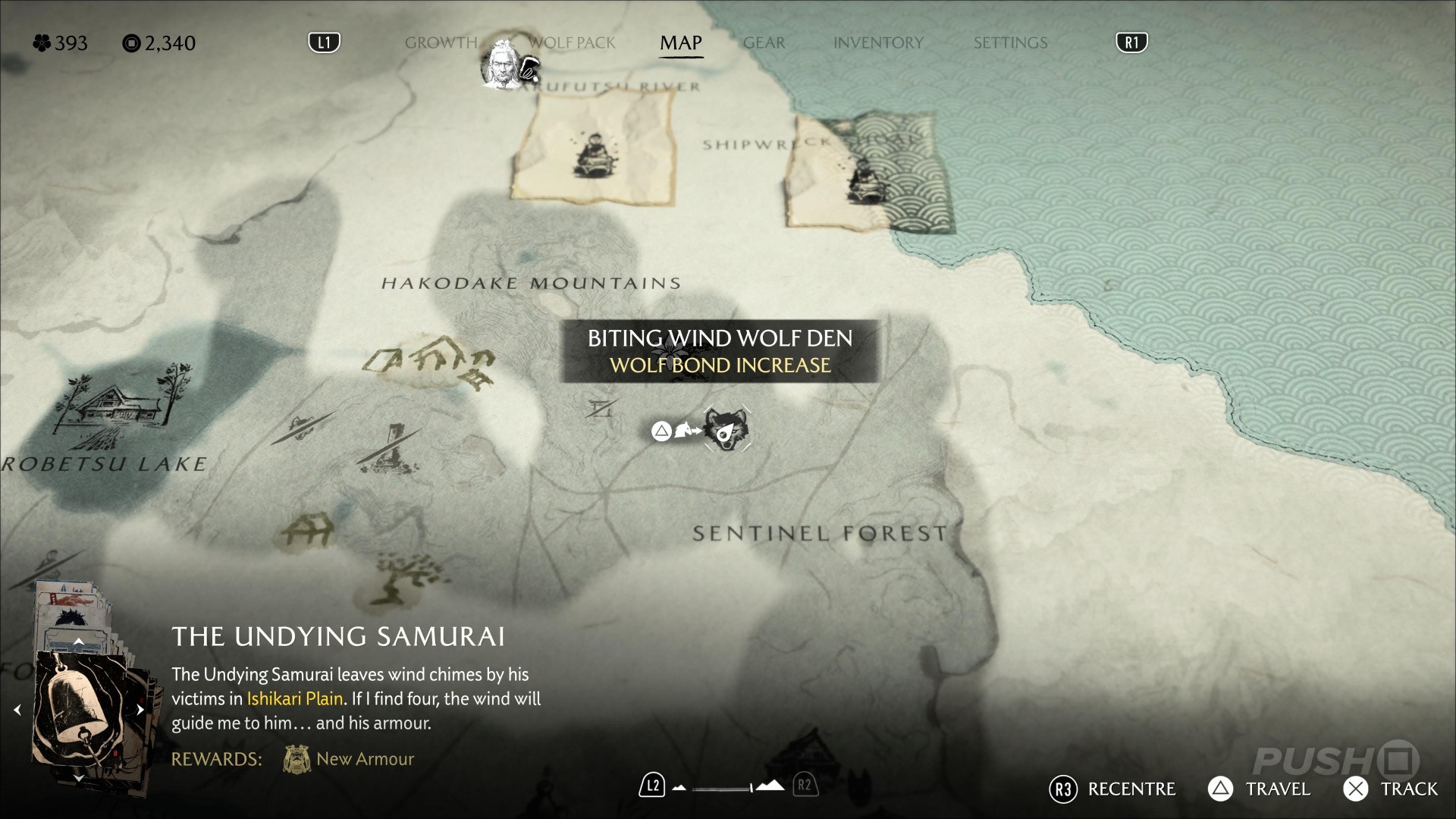Show the next quest card with right arrow
Screen dimensions: 1456x819
click(x=140, y=711)
